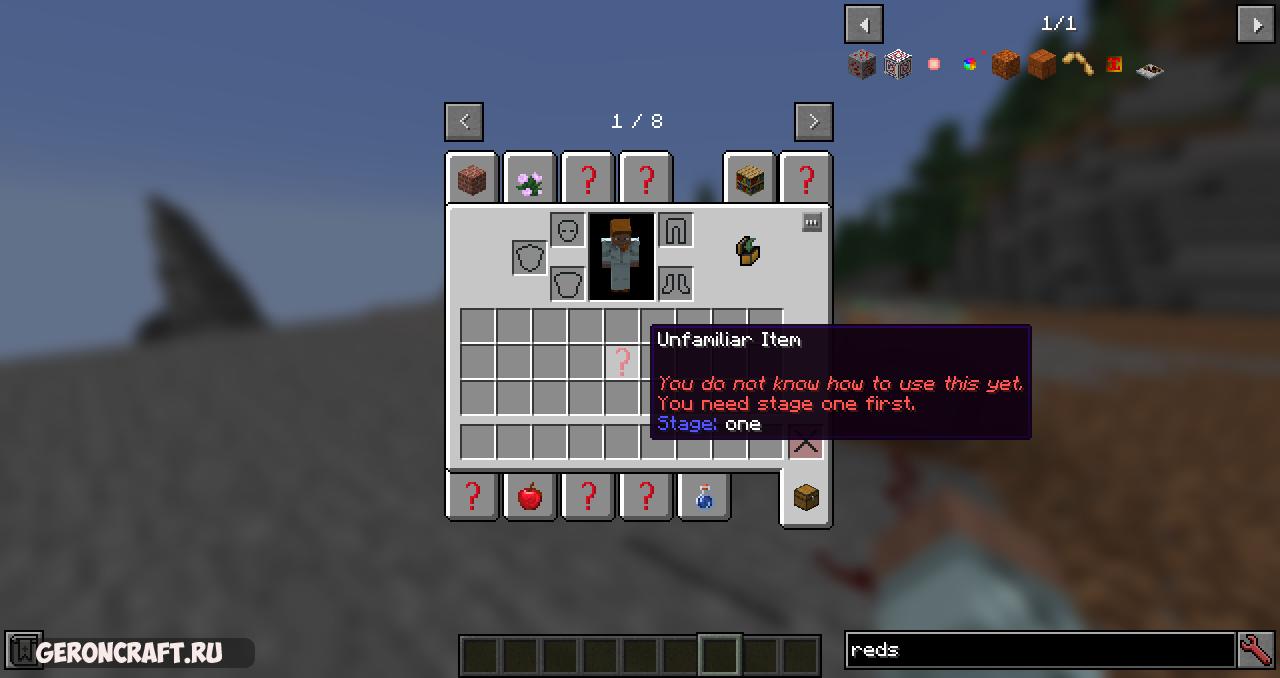The width and height of the screenshot is (1280, 678).
Task: Select the chest survival inventory tab
Action: pyautogui.click(x=806, y=497)
